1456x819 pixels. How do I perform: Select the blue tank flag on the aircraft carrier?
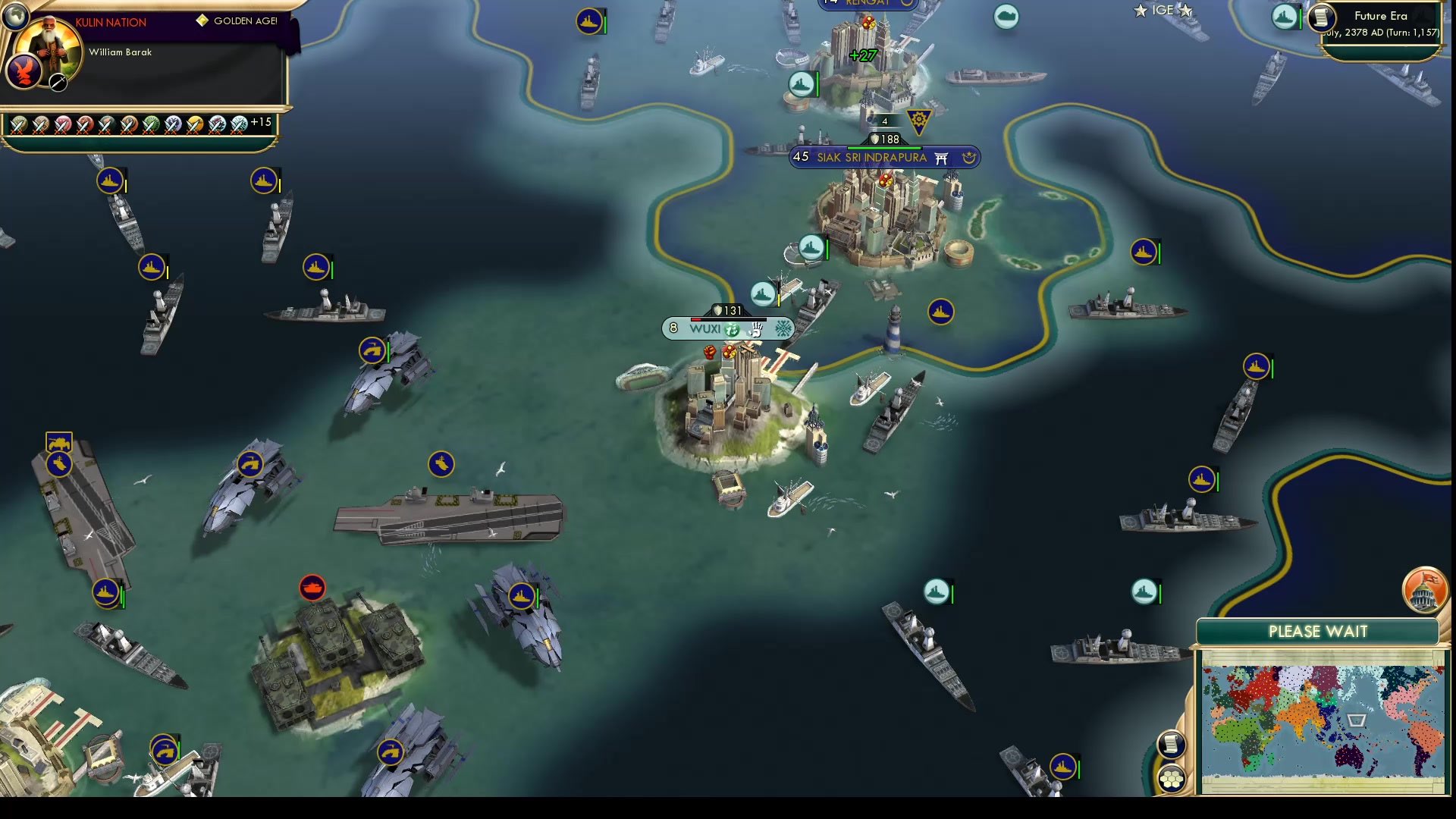click(58, 442)
